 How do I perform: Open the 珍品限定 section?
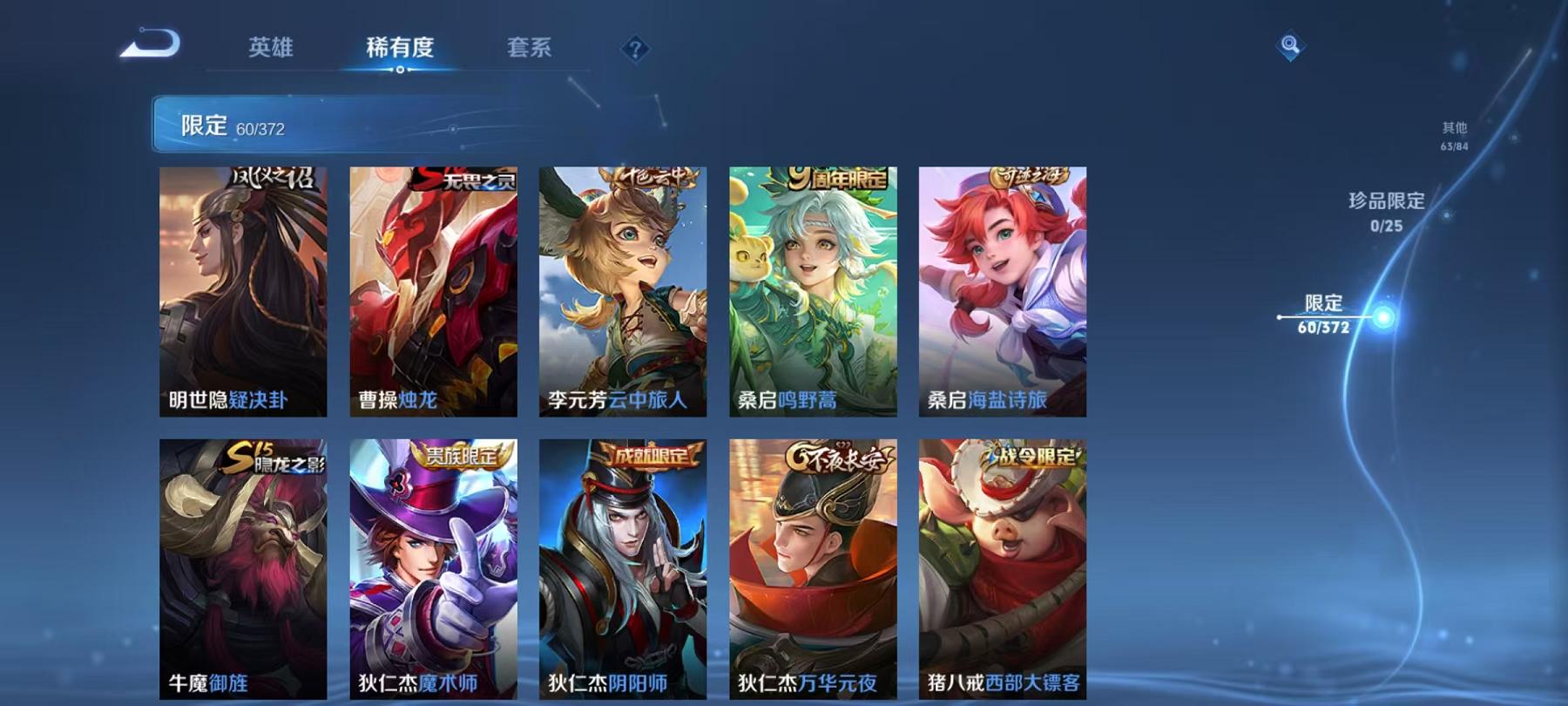point(1384,209)
